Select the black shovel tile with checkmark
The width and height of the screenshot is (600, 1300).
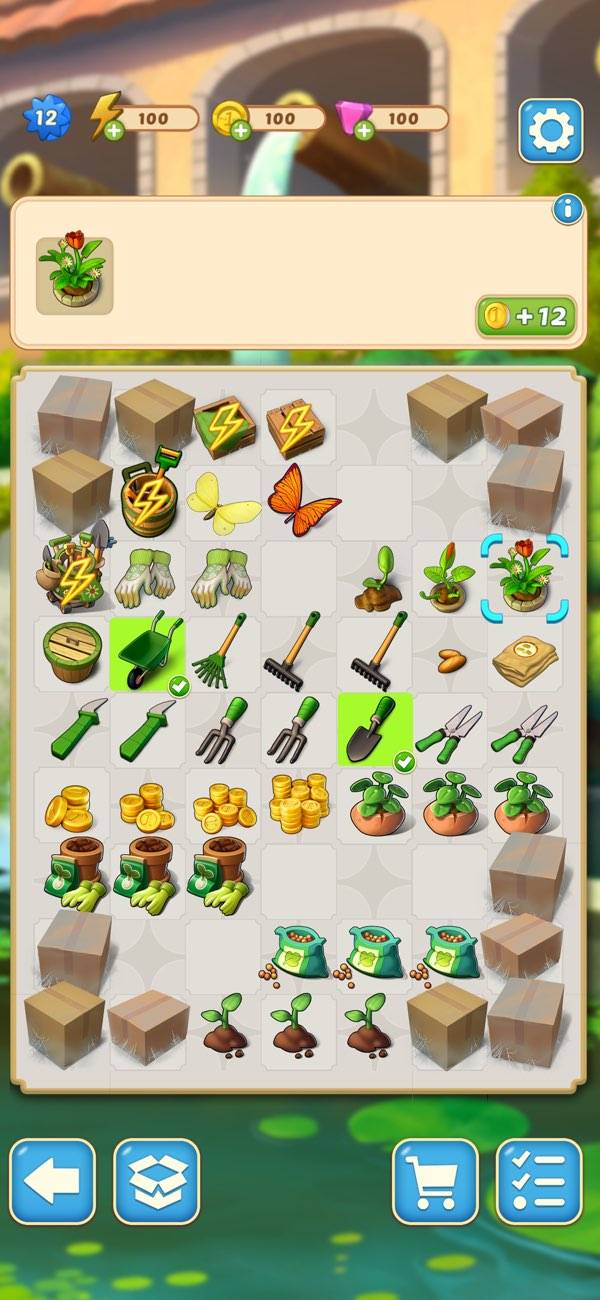click(375, 730)
